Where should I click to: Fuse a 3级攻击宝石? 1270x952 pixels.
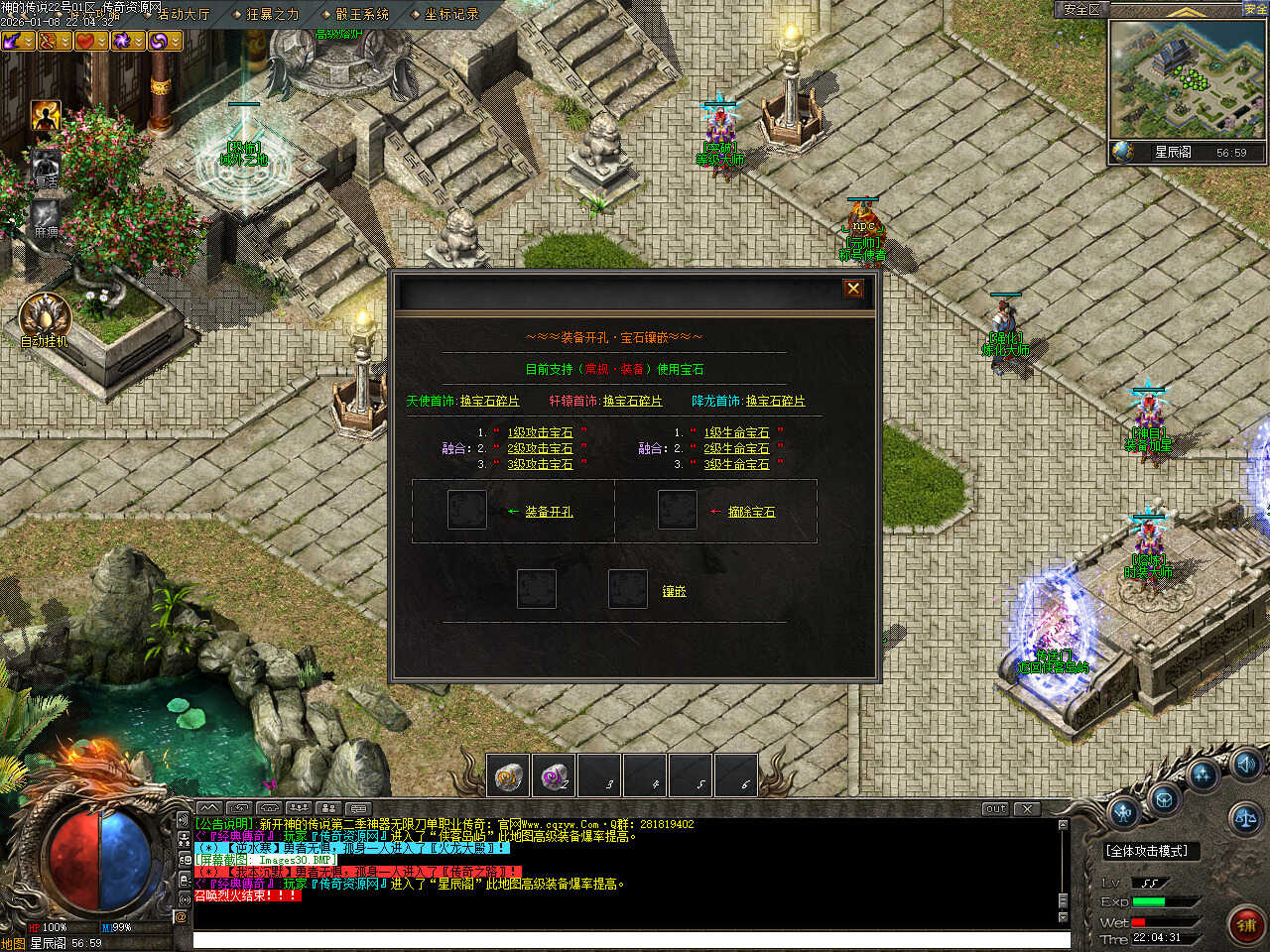pyautogui.click(x=540, y=465)
